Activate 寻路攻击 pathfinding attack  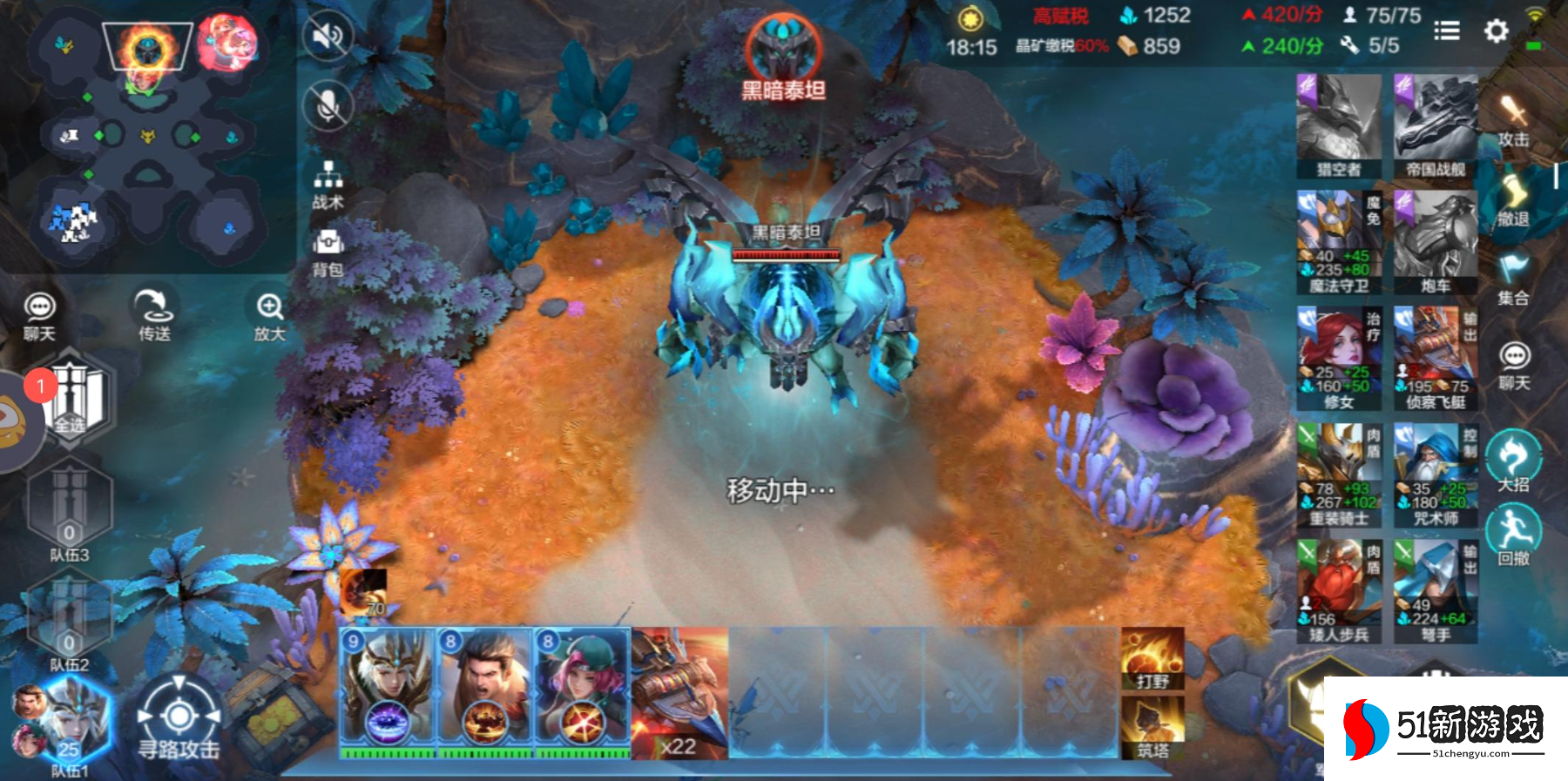[179, 719]
